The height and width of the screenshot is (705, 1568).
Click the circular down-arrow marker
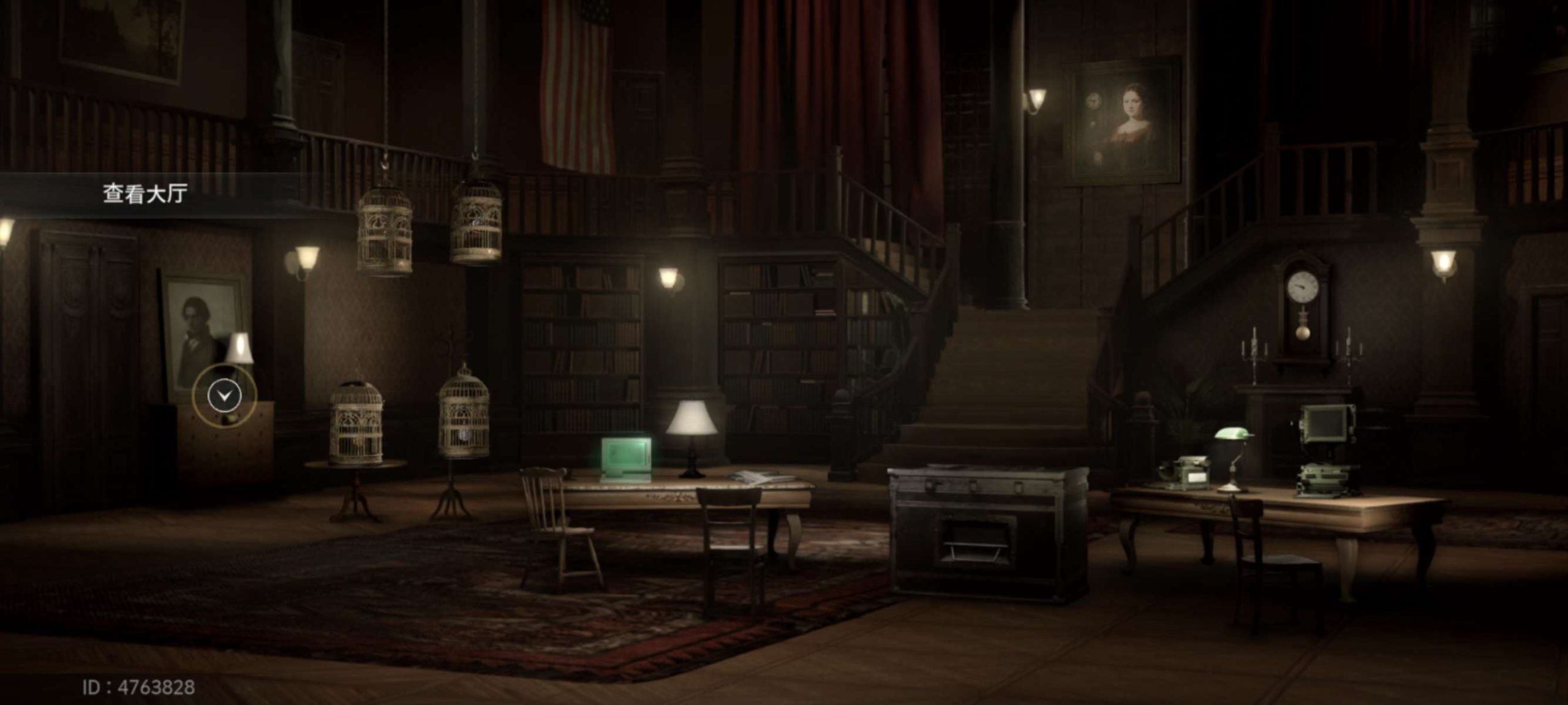224,396
